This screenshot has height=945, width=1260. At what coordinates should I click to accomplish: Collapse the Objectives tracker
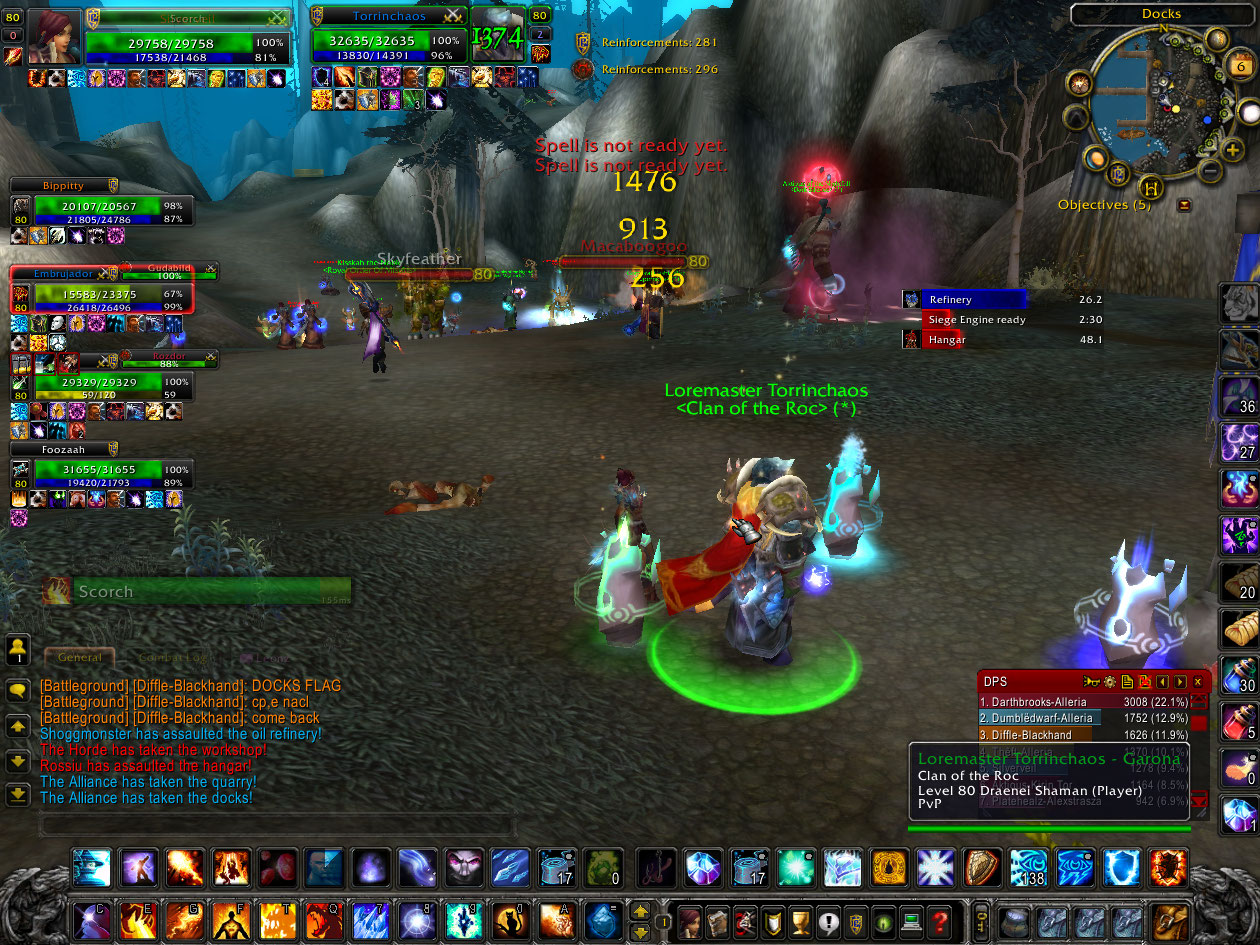pos(1185,205)
